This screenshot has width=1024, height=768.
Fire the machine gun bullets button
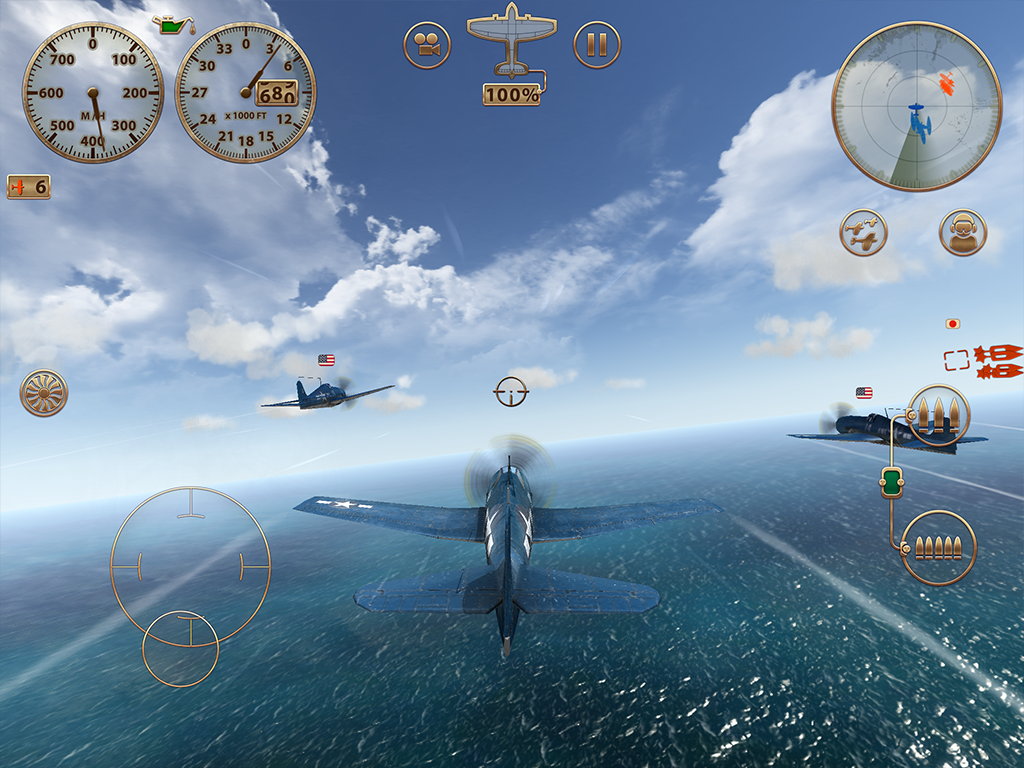938,547
